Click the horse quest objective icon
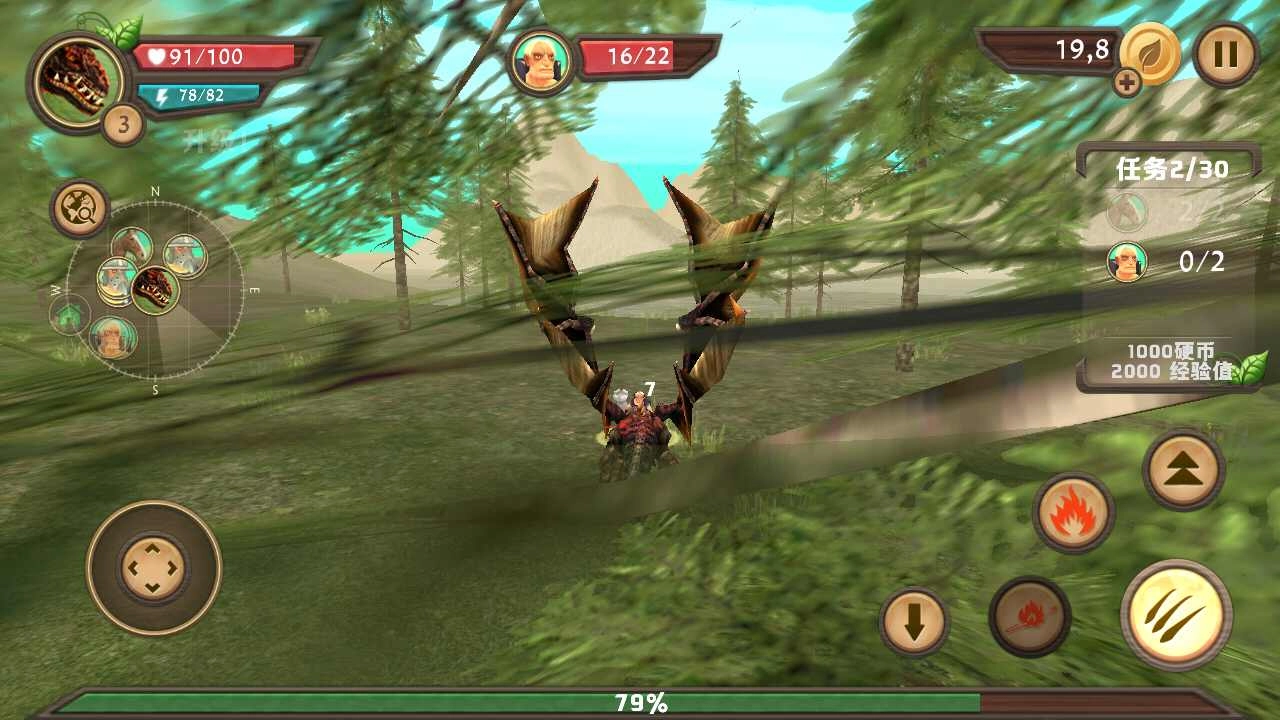Viewport: 1280px width, 720px height. point(1126,214)
